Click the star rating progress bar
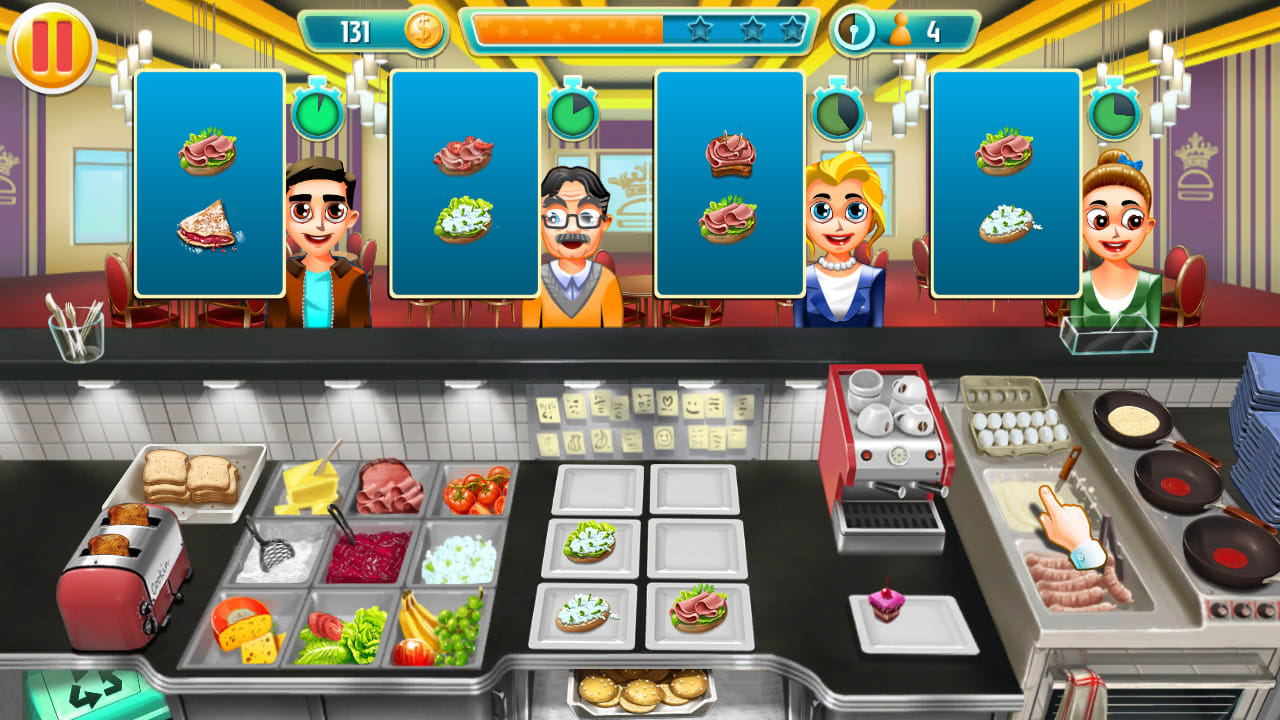This screenshot has width=1280, height=720. tap(640, 30)
